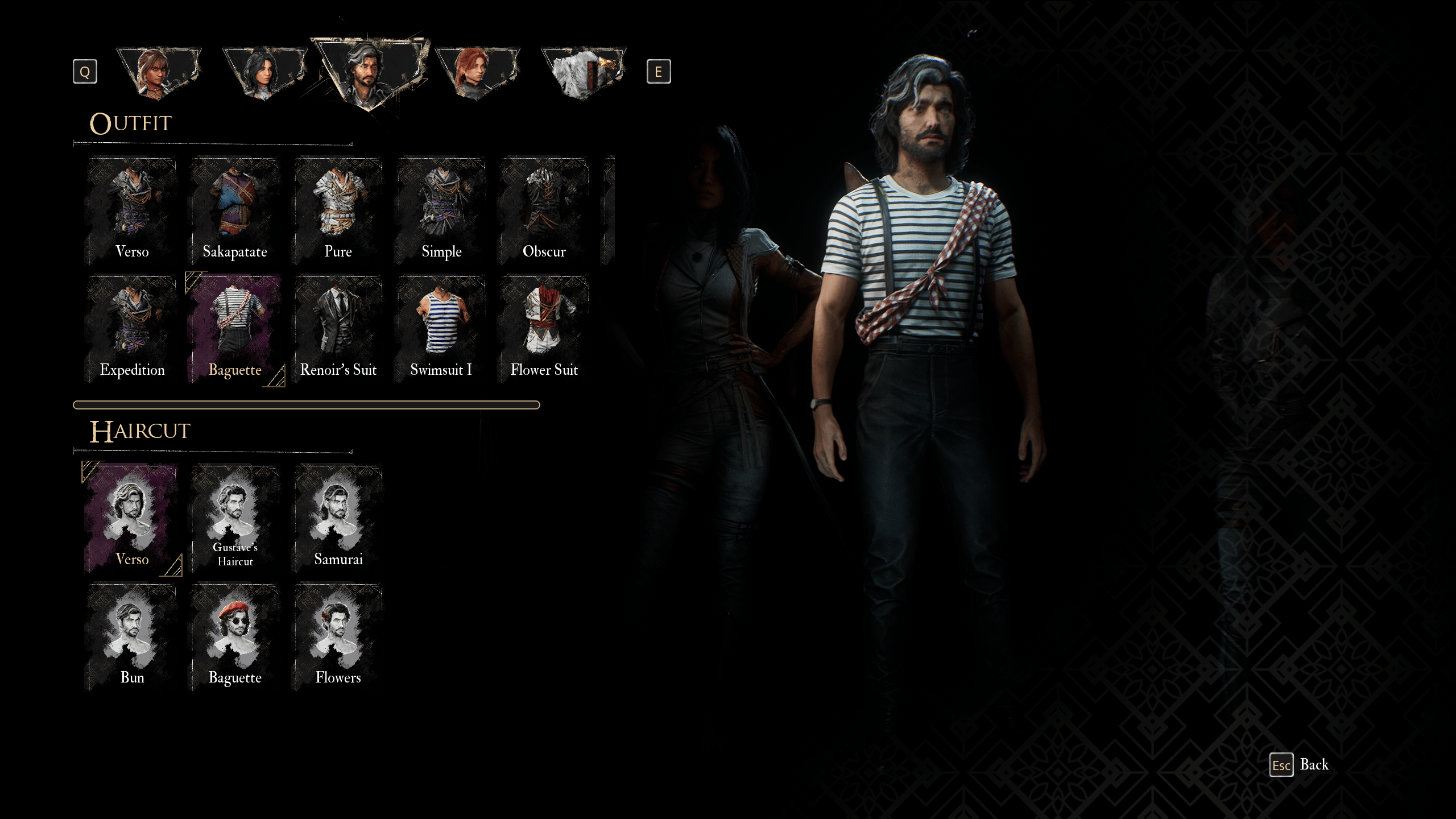Choose the Pure outfit tile
The height and width of the screenshot is (819, 1456).
pos(338,212)
